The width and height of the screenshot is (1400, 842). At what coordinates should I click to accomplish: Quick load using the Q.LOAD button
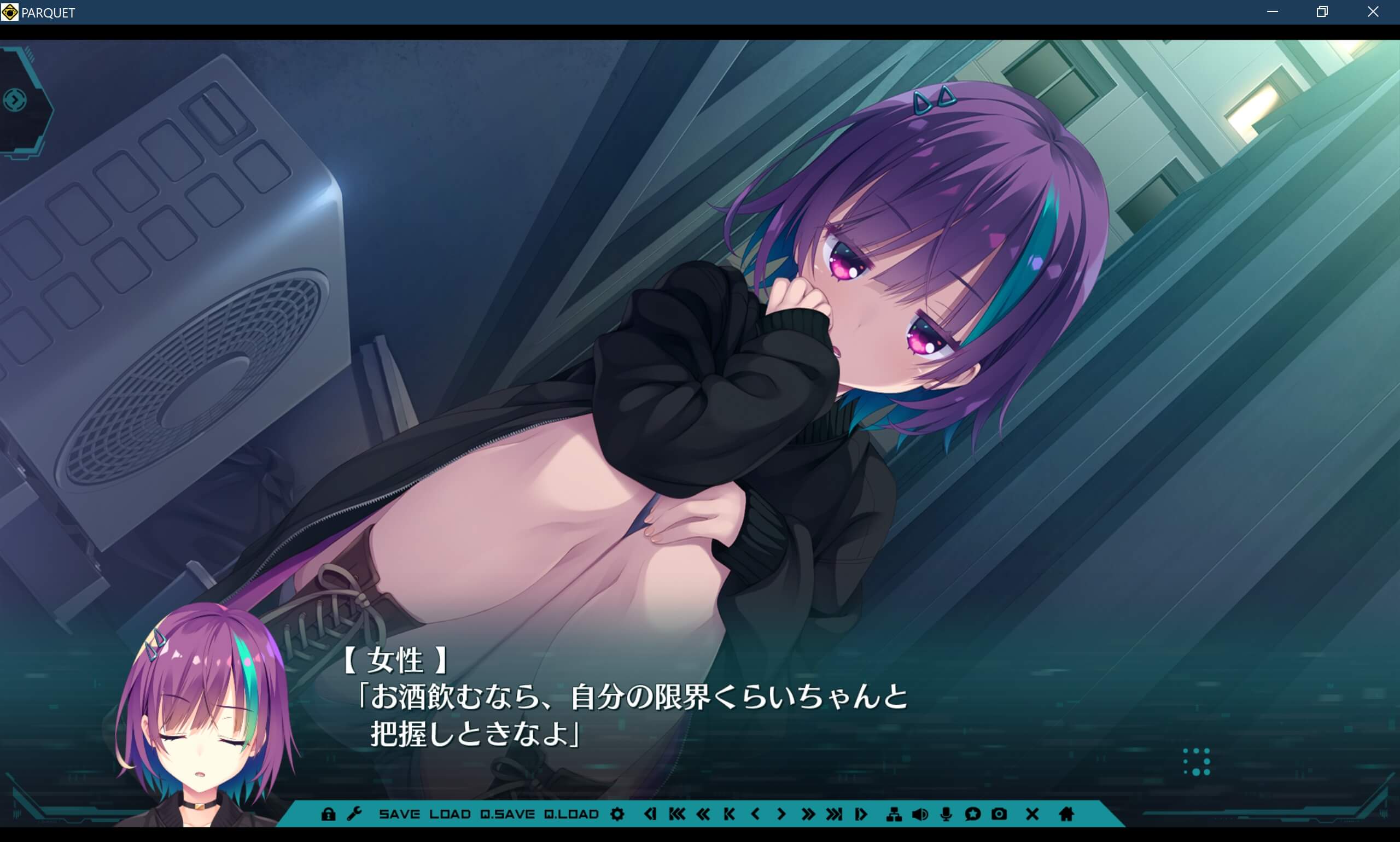coord(572,815)
